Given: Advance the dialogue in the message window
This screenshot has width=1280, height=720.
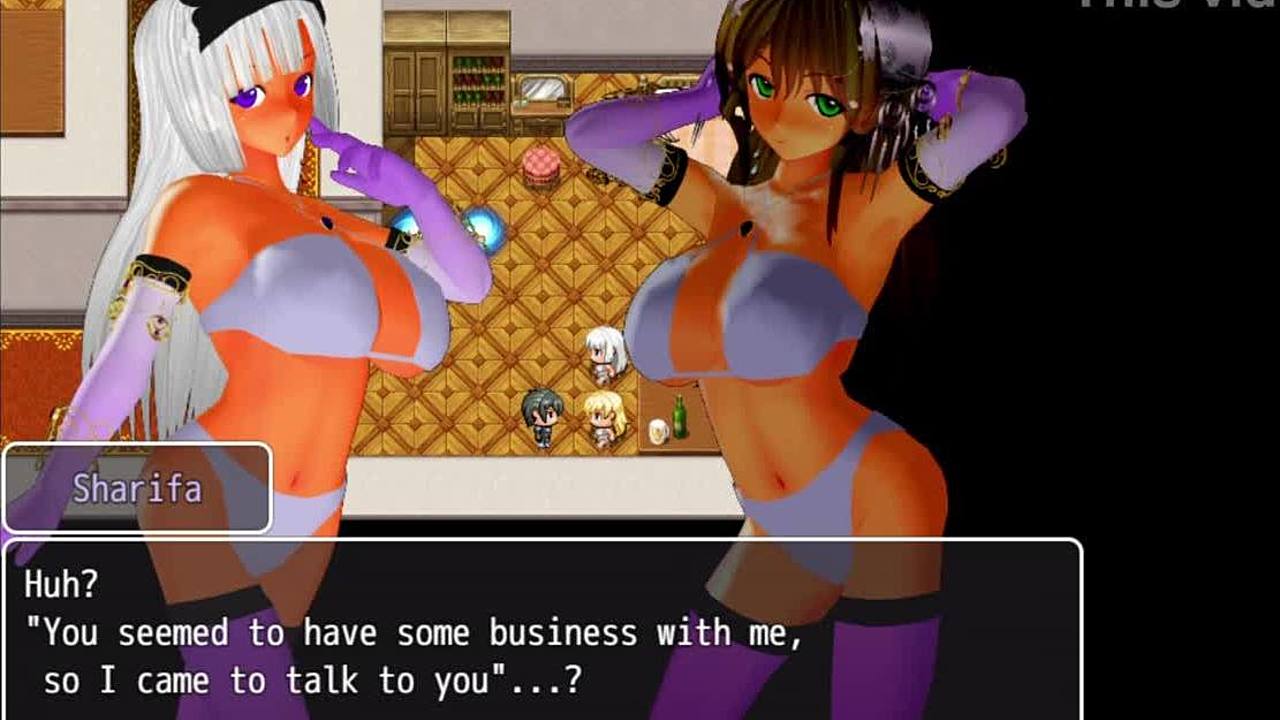Looking at the screenshot, I should click(542, 632).
